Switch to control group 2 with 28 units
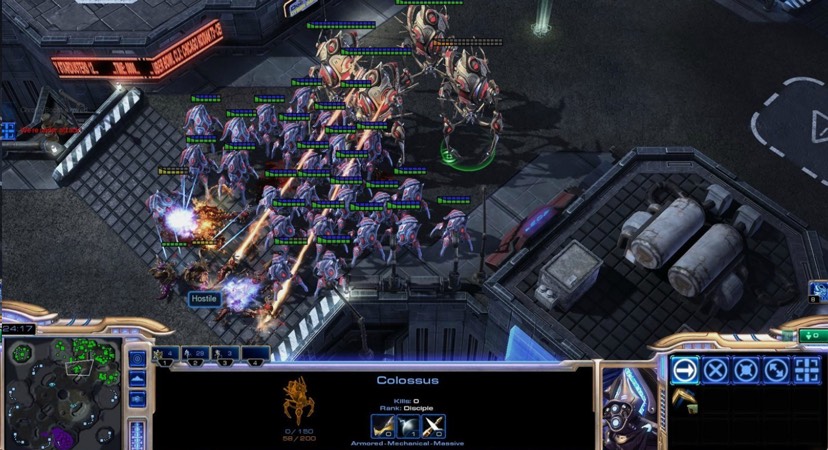Image resolution: width=828 pixels, height=450 pixels. (x=199, y=353)
